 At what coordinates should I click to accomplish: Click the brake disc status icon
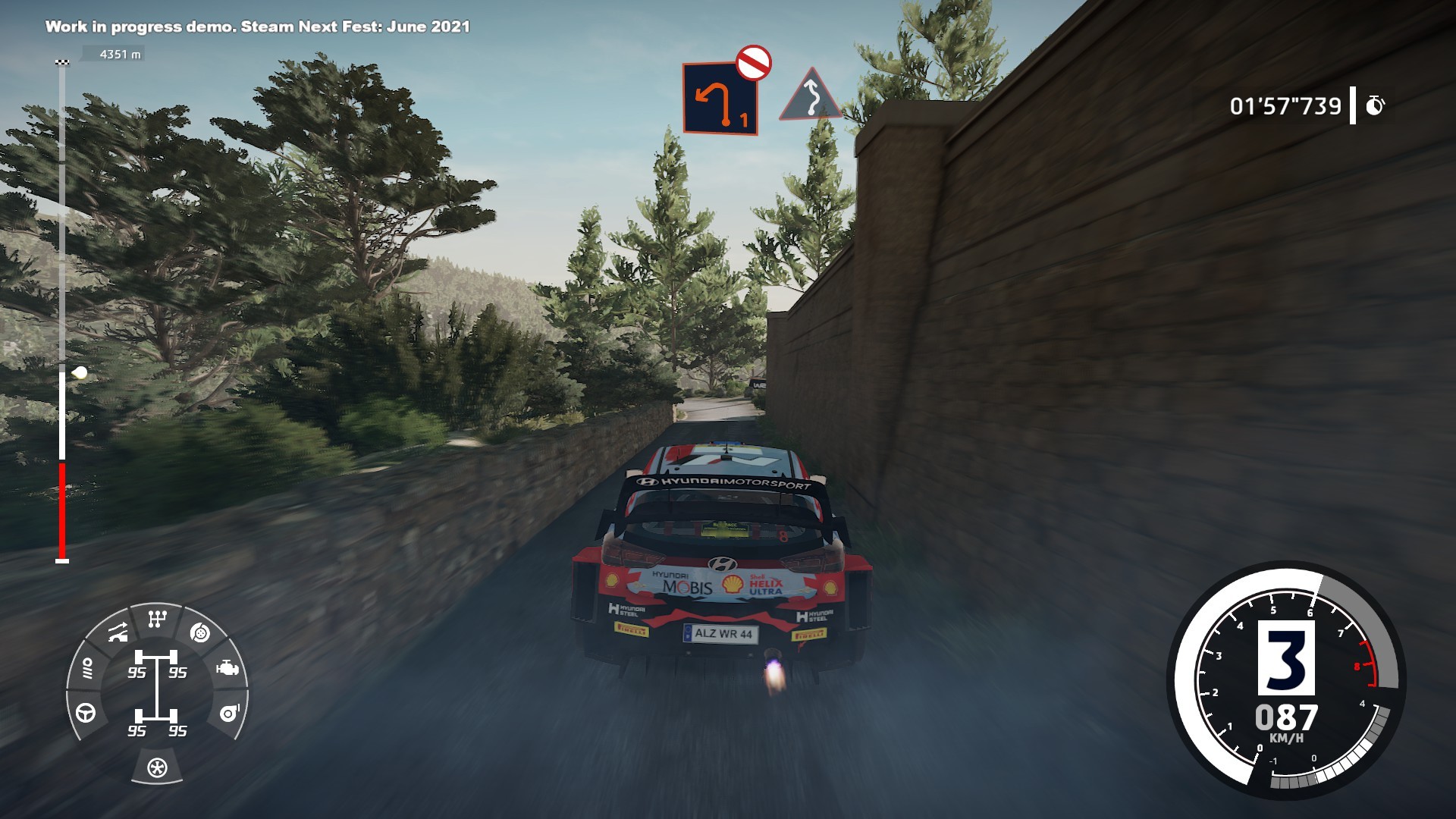(x=199, y=632)
